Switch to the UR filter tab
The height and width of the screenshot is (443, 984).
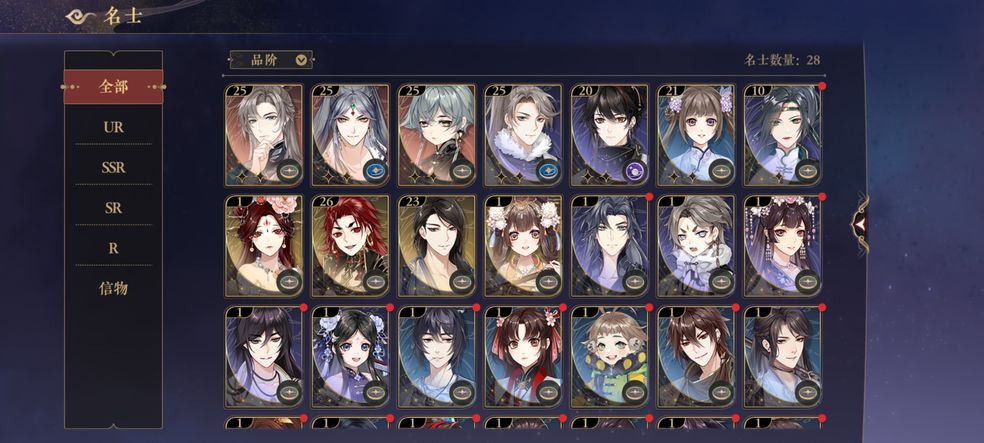[x=113, y=128]
